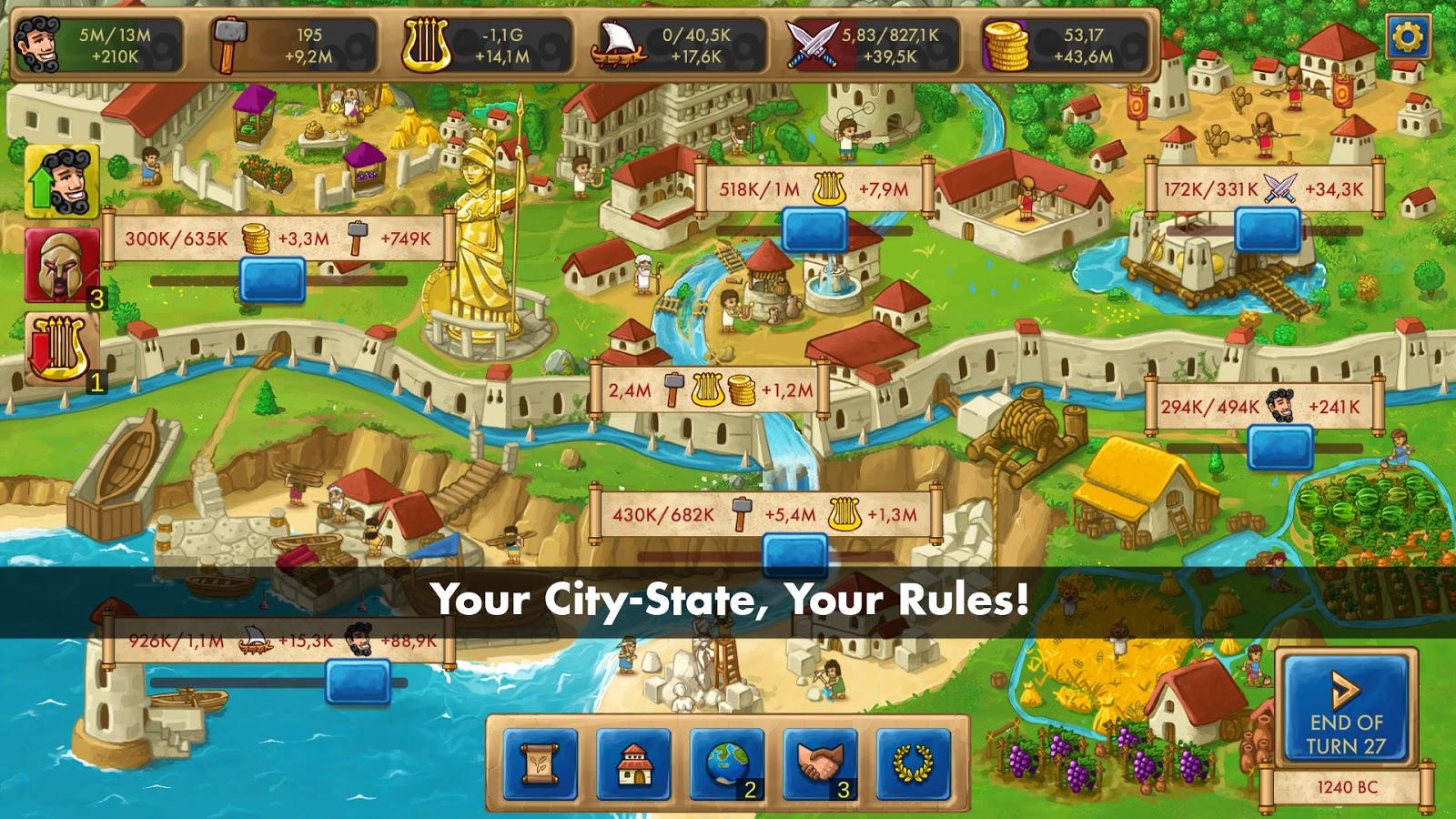The image size is (1456, 819).
Task: Select the culture decrease lyre notification
Action: pos(62,348)
